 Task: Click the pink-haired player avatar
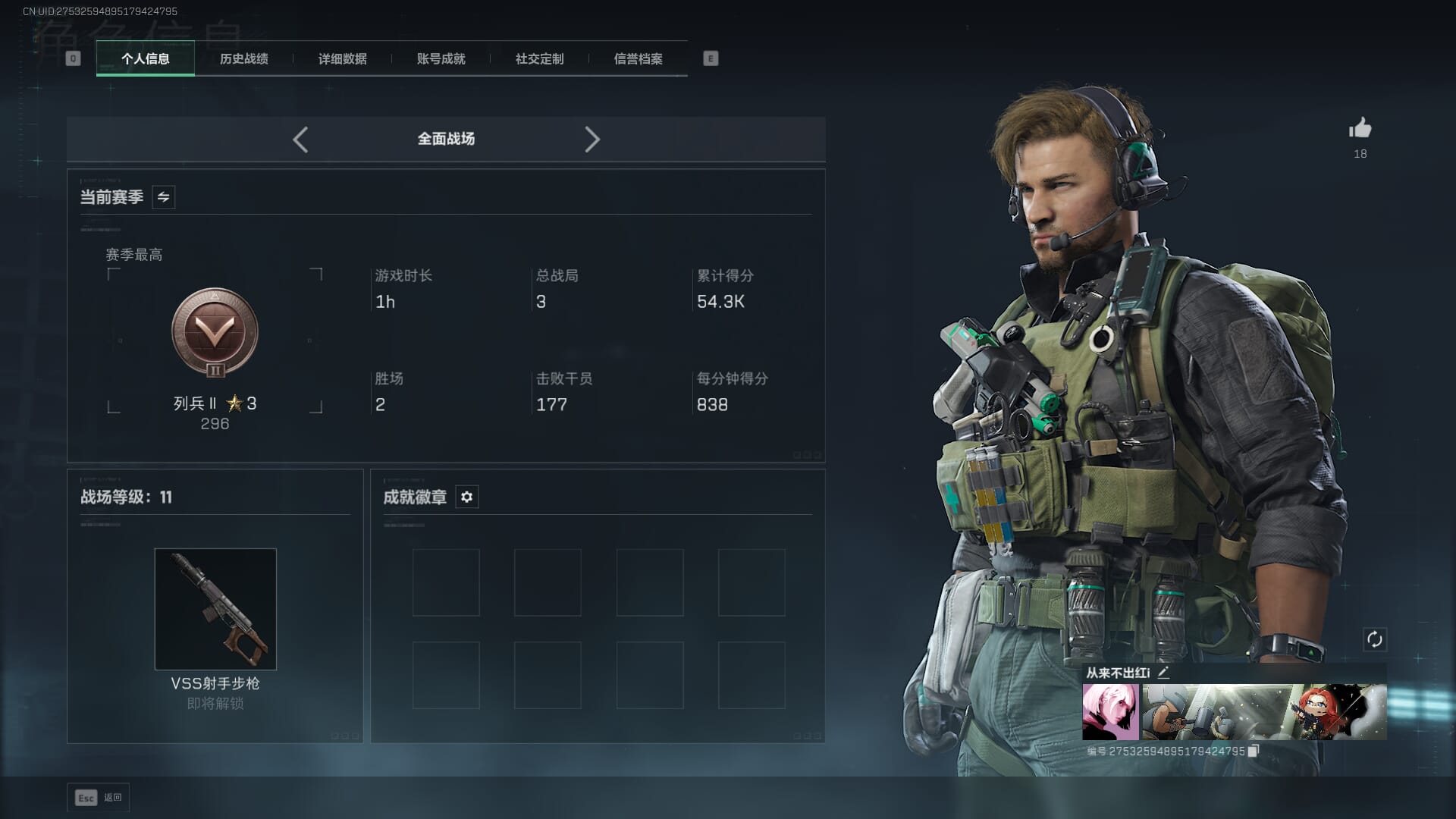click(1110, 711)
